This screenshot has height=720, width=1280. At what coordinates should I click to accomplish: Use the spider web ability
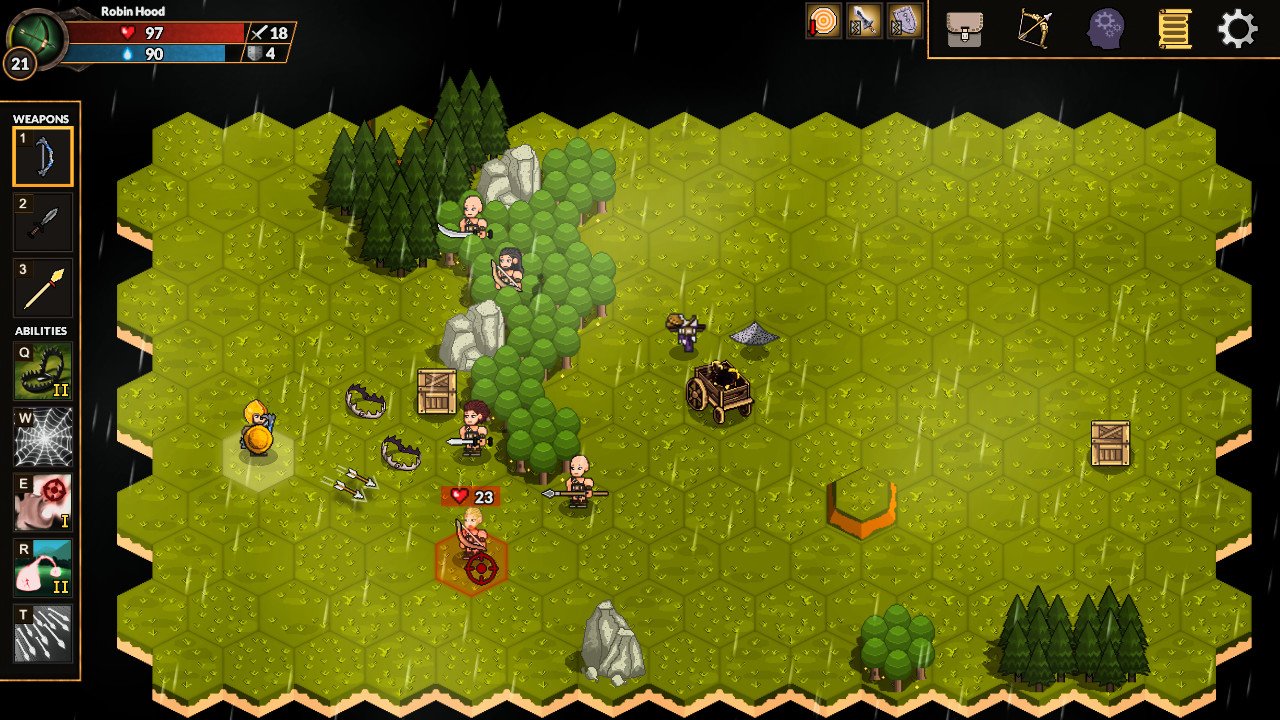pyautogui.click(x=43, y=436)
